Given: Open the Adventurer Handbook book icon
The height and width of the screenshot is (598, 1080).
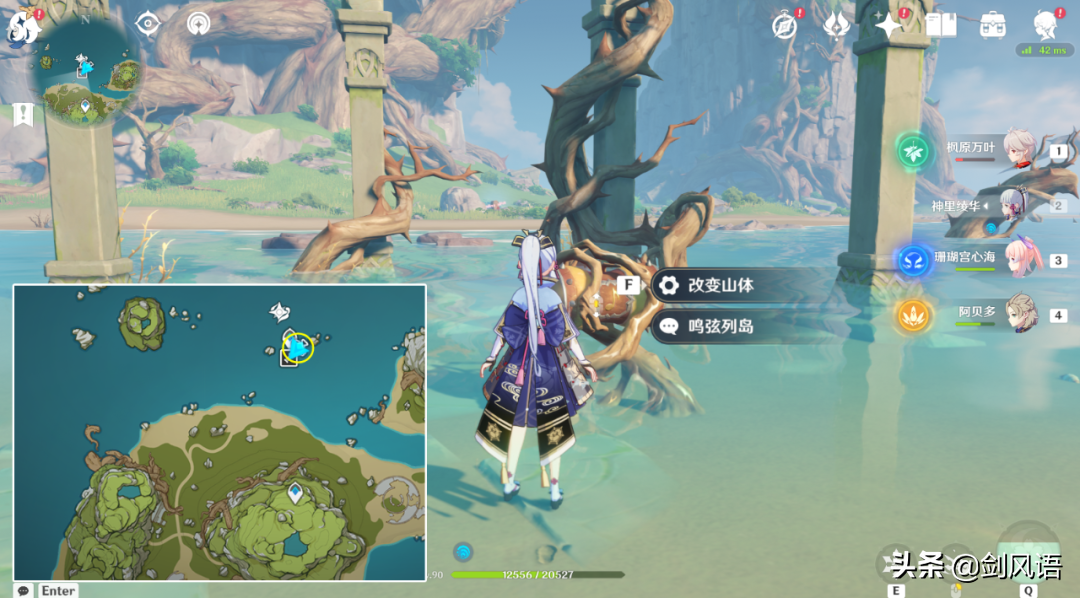Looking at the screenshot, I should 941,25.
